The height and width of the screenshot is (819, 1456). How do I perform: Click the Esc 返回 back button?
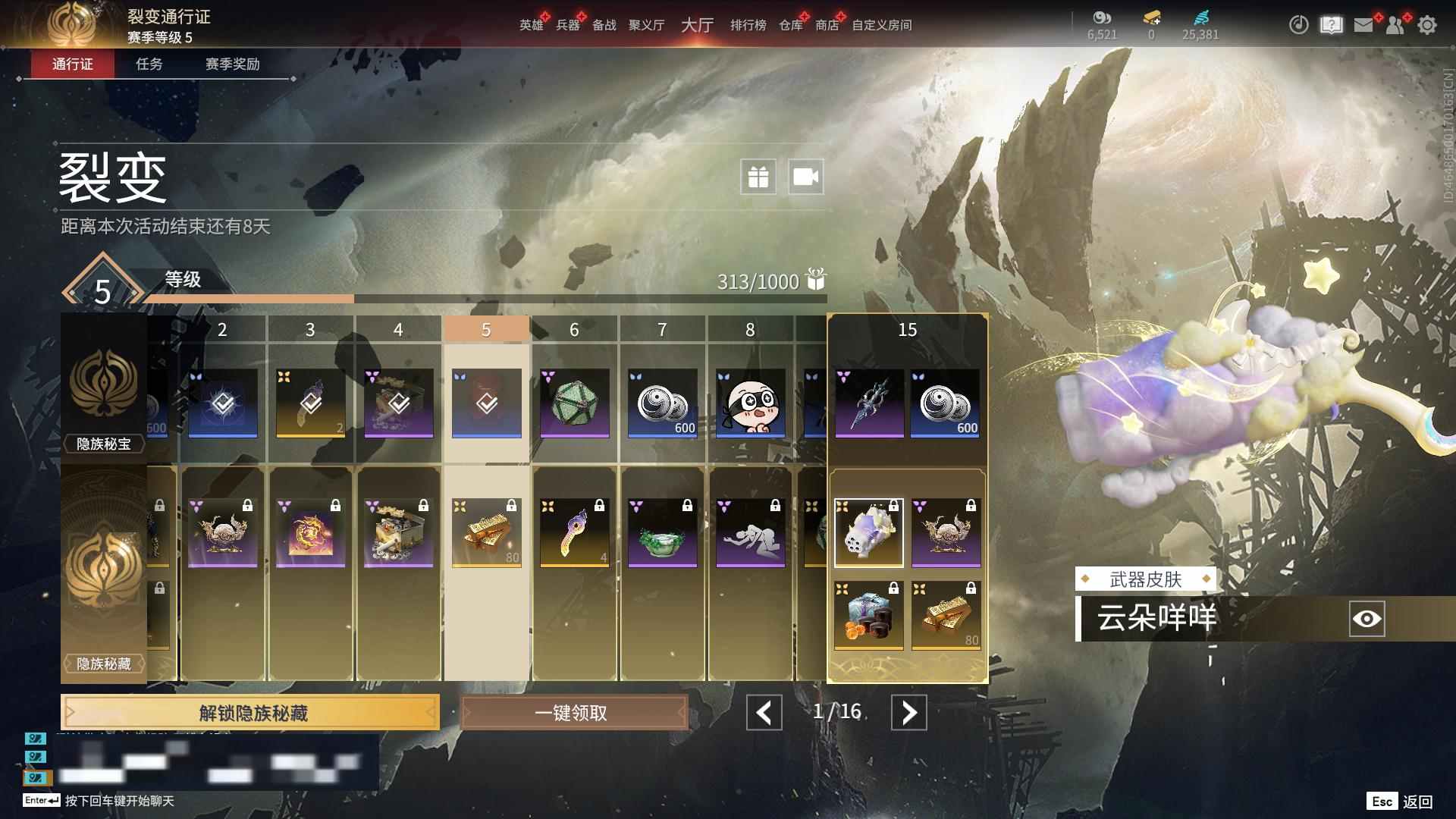tap(1400, 802)
